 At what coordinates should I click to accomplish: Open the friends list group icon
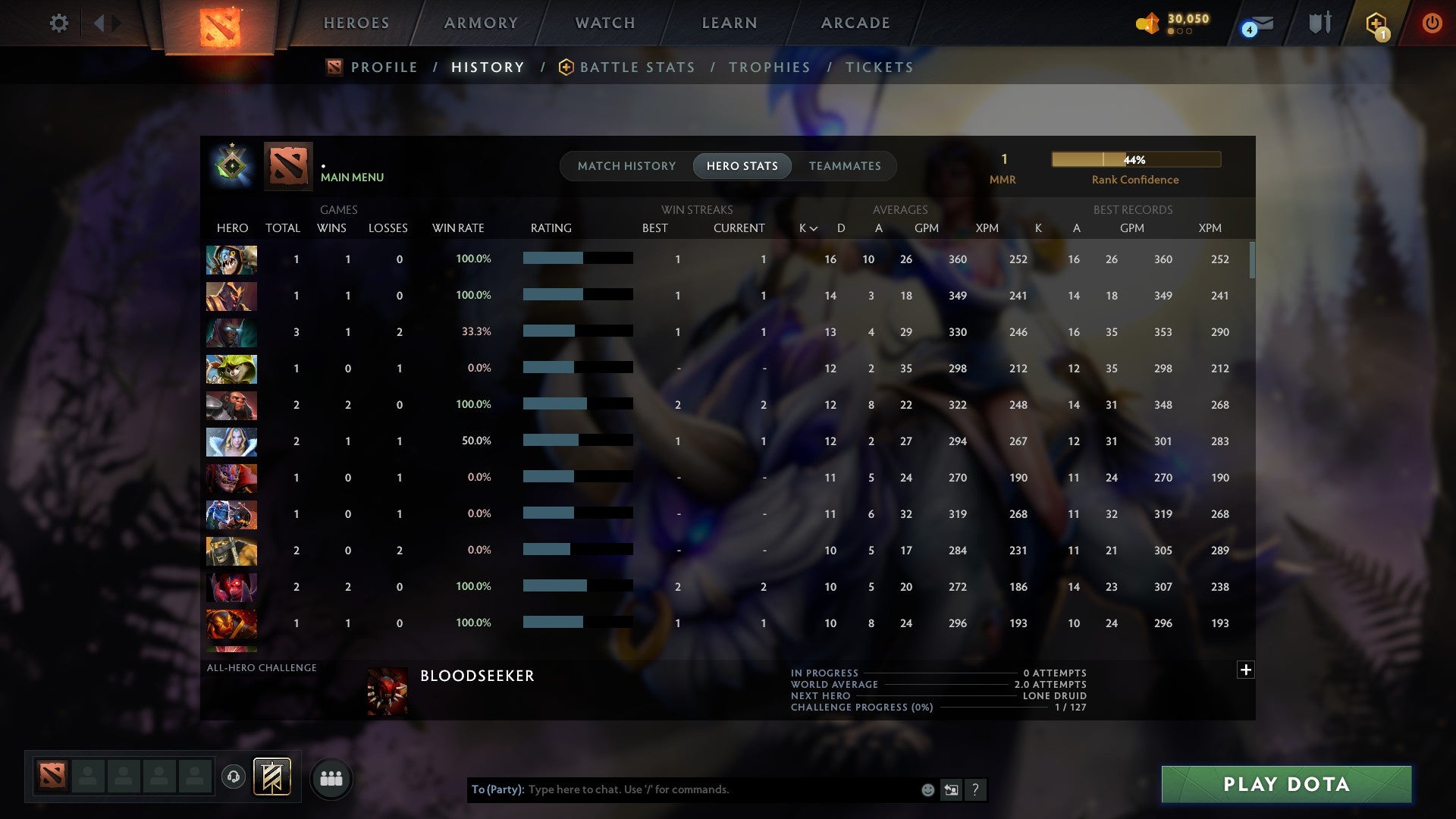click(x=331, y=777)
